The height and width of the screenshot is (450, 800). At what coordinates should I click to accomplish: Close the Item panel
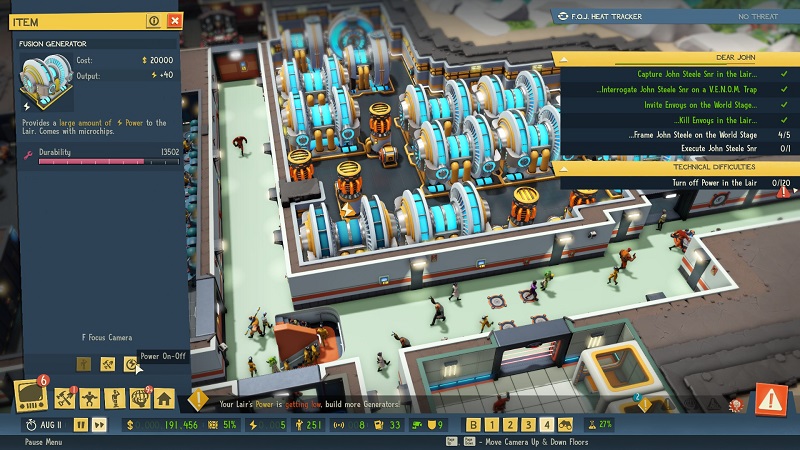point(176,20)
